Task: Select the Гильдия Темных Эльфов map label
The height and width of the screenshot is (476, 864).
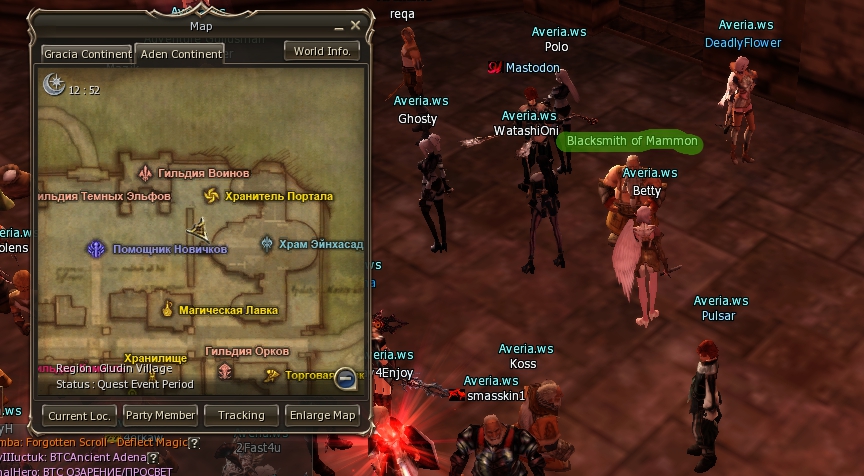Action: [x=104, y=197]
